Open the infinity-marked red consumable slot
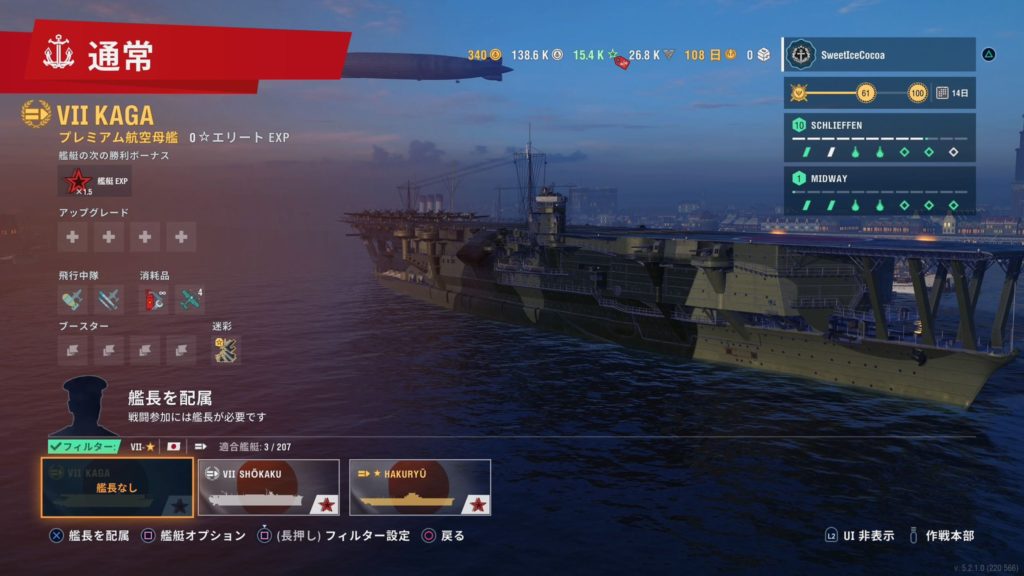1024x576 pixels. coord(154,299)
